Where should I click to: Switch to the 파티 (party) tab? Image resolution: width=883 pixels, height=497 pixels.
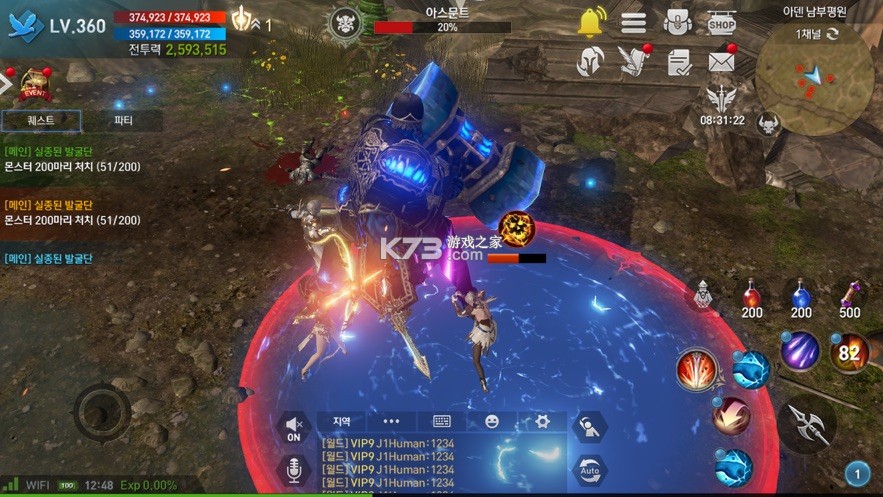tap(124, 121)
